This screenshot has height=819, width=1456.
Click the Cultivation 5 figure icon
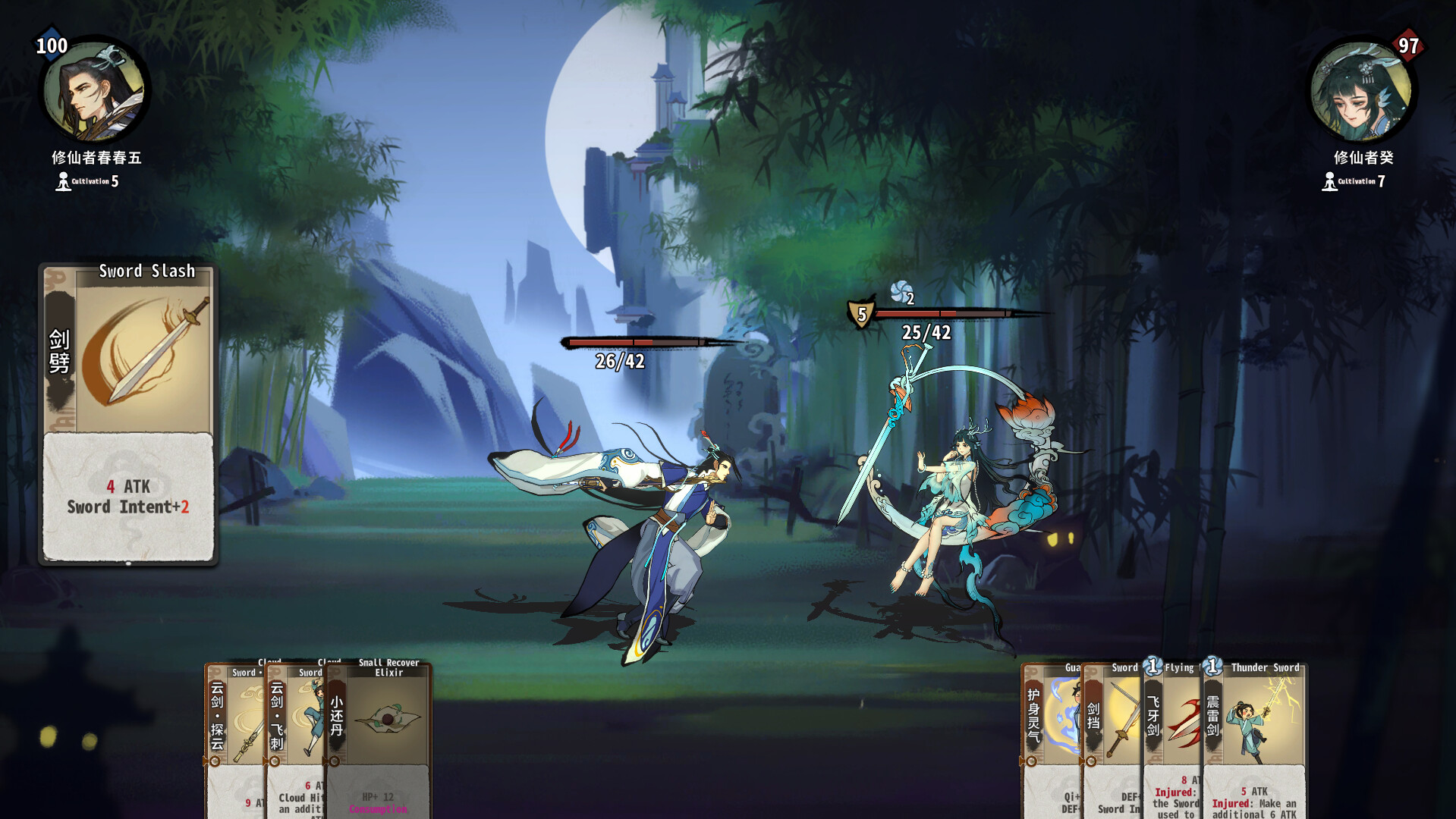pyautogui.click(x=62, y=181)
